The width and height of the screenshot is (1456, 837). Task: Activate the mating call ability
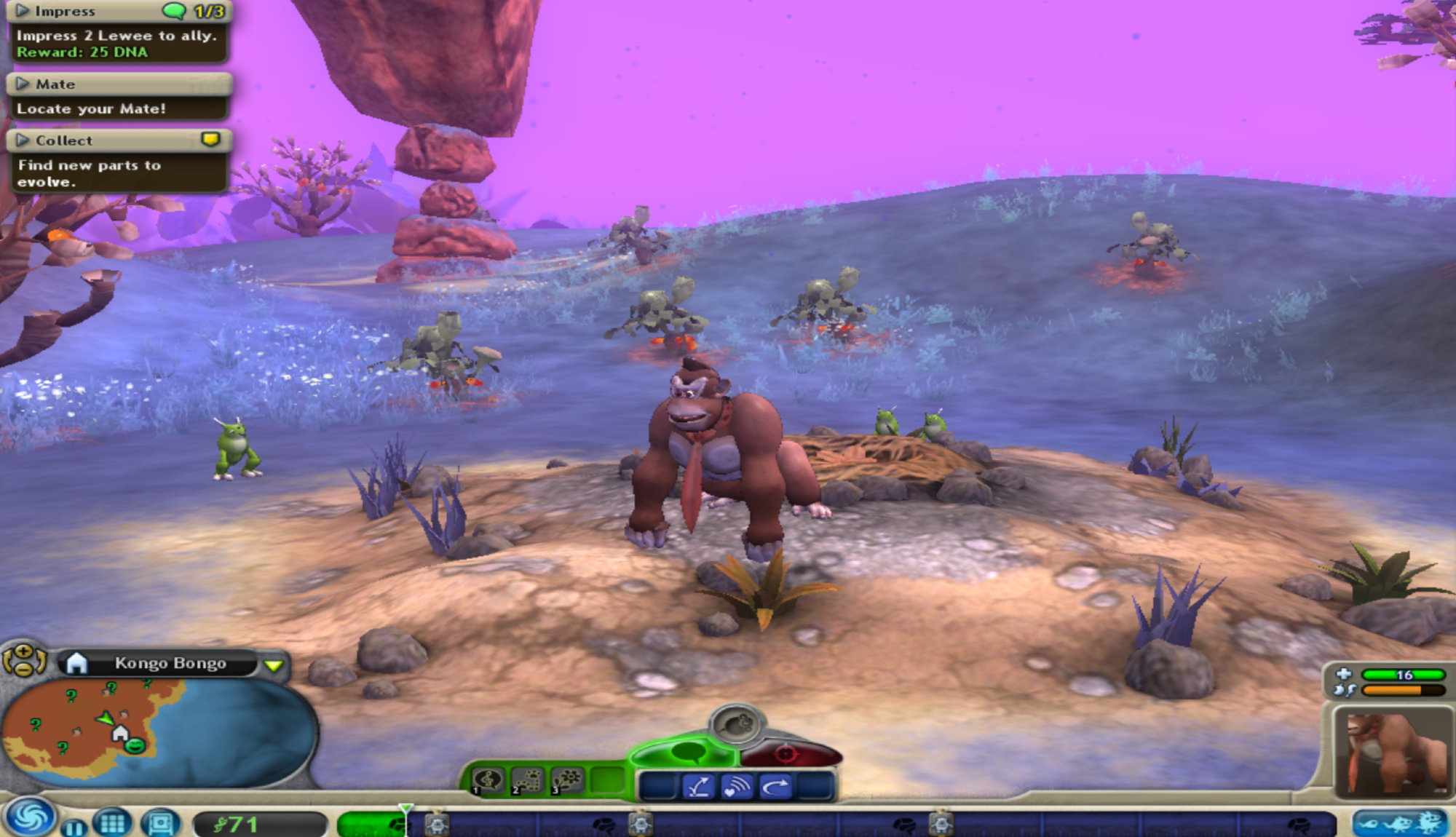point(737,787)
